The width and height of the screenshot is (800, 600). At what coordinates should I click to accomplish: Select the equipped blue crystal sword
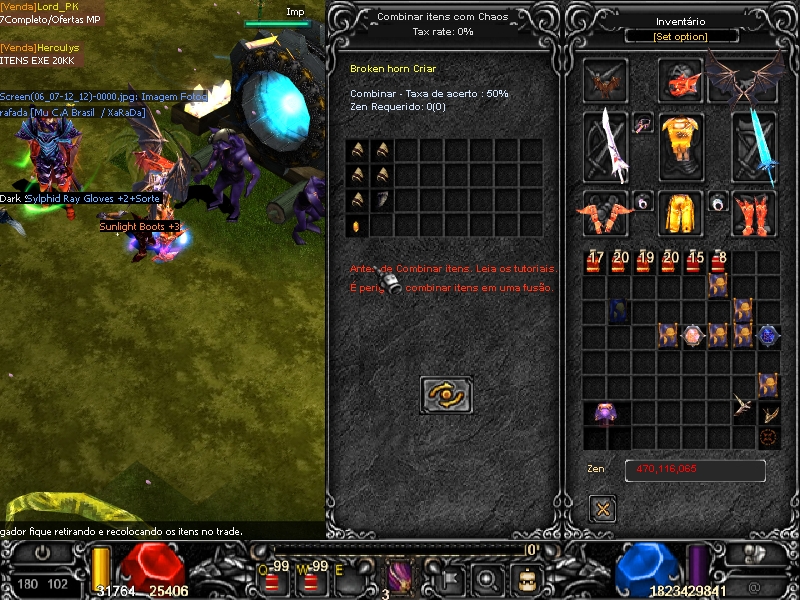[x=754, y=146]
